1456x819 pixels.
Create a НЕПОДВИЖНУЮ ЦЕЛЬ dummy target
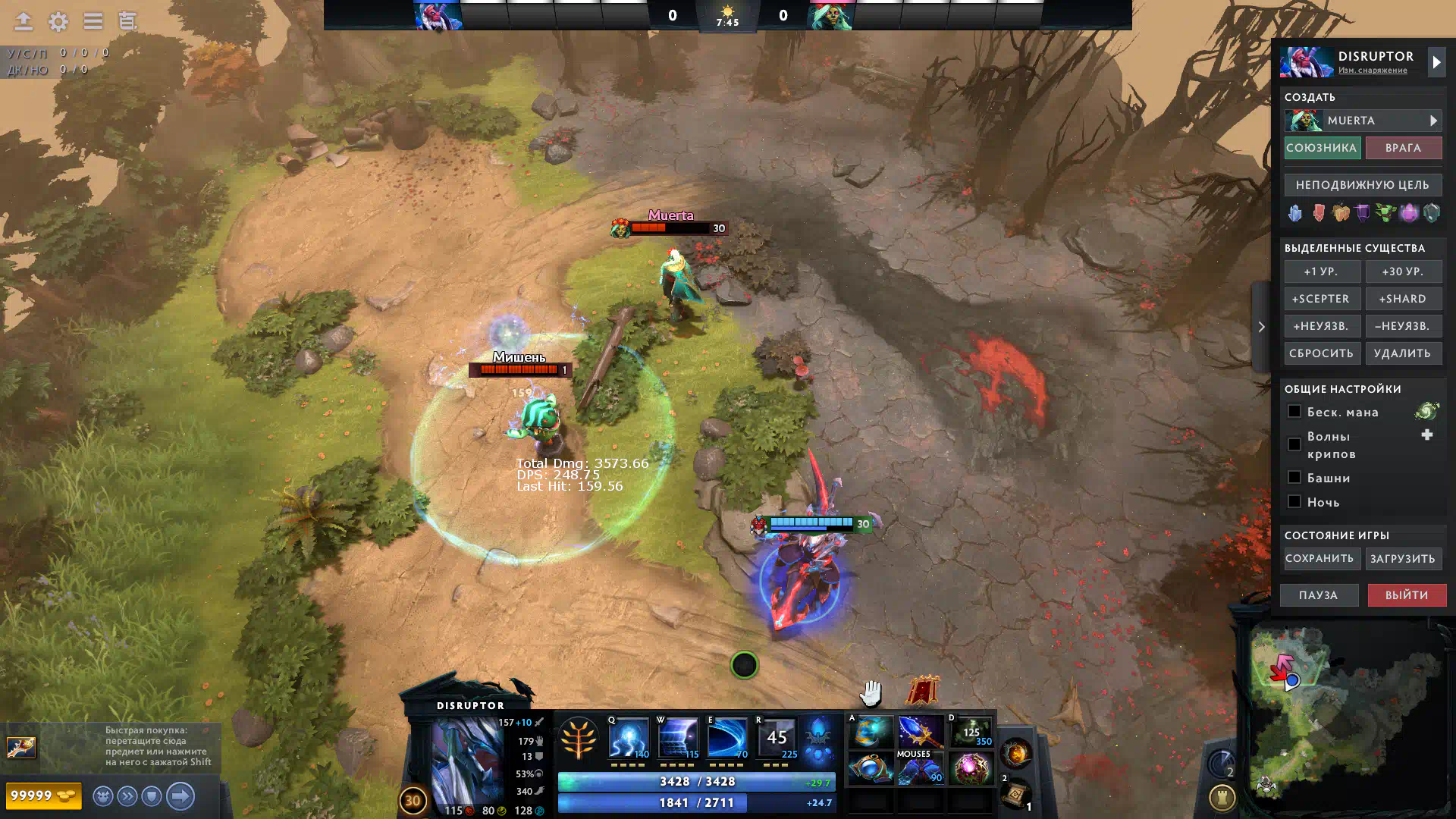click(x=1363, y=185)
